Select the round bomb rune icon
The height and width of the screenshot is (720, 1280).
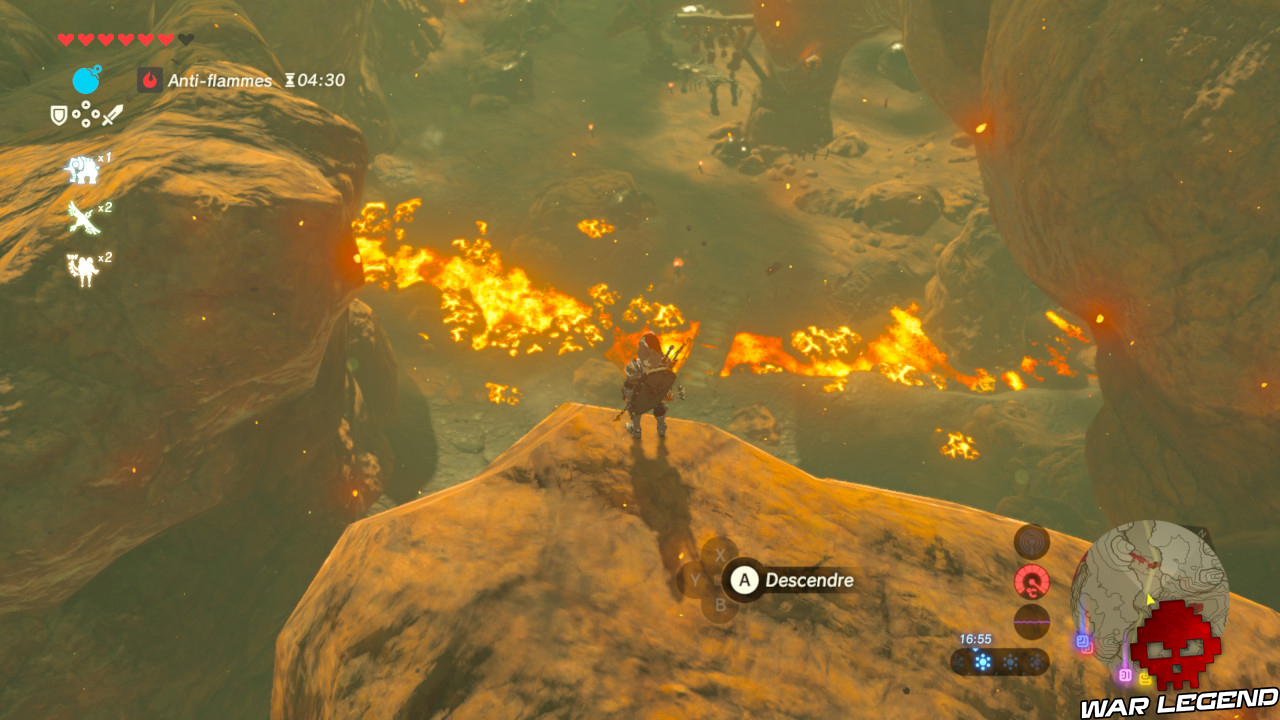[86, 81]
